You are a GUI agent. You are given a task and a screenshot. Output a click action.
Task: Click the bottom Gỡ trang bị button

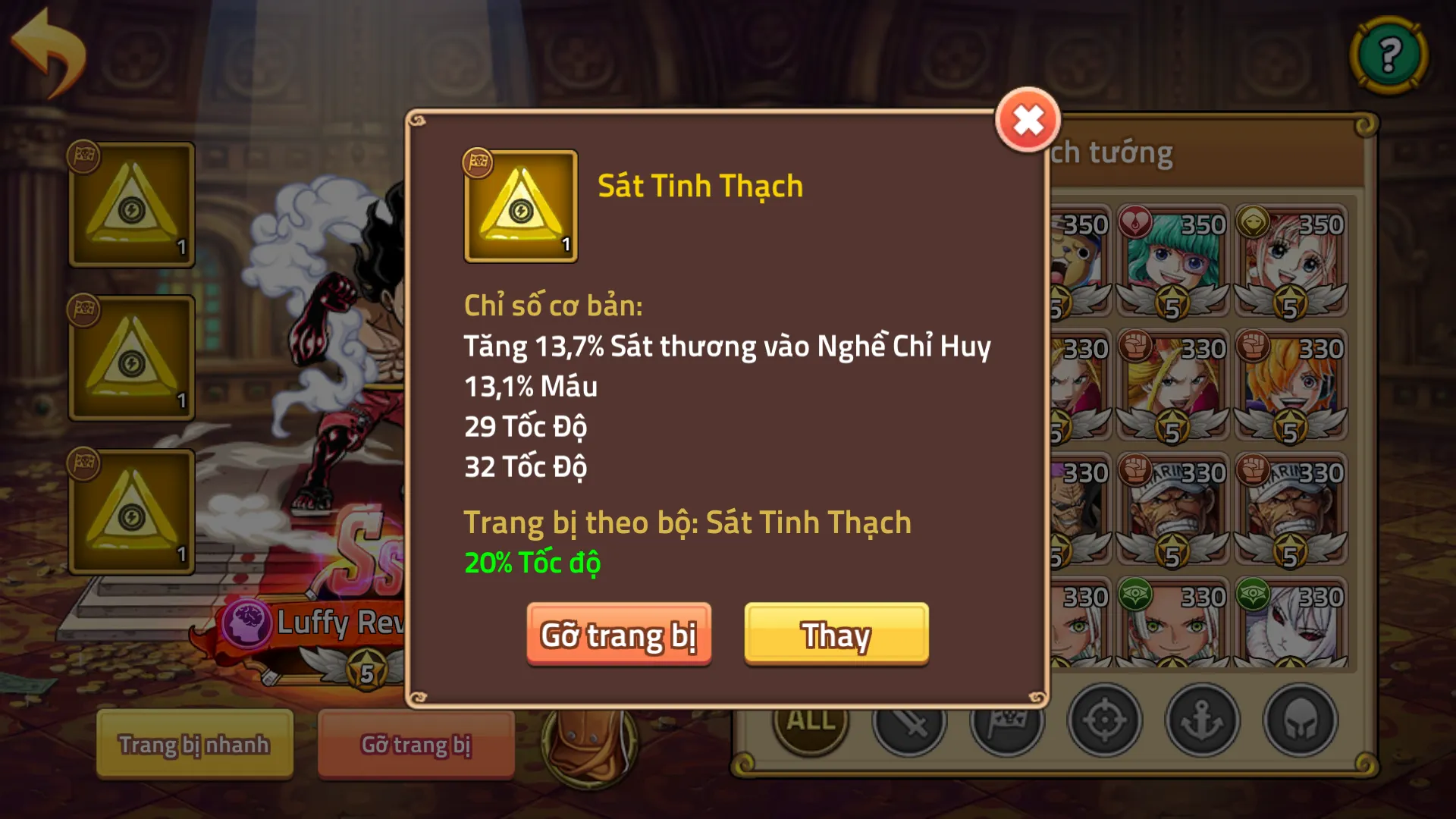tap(416, 744)
